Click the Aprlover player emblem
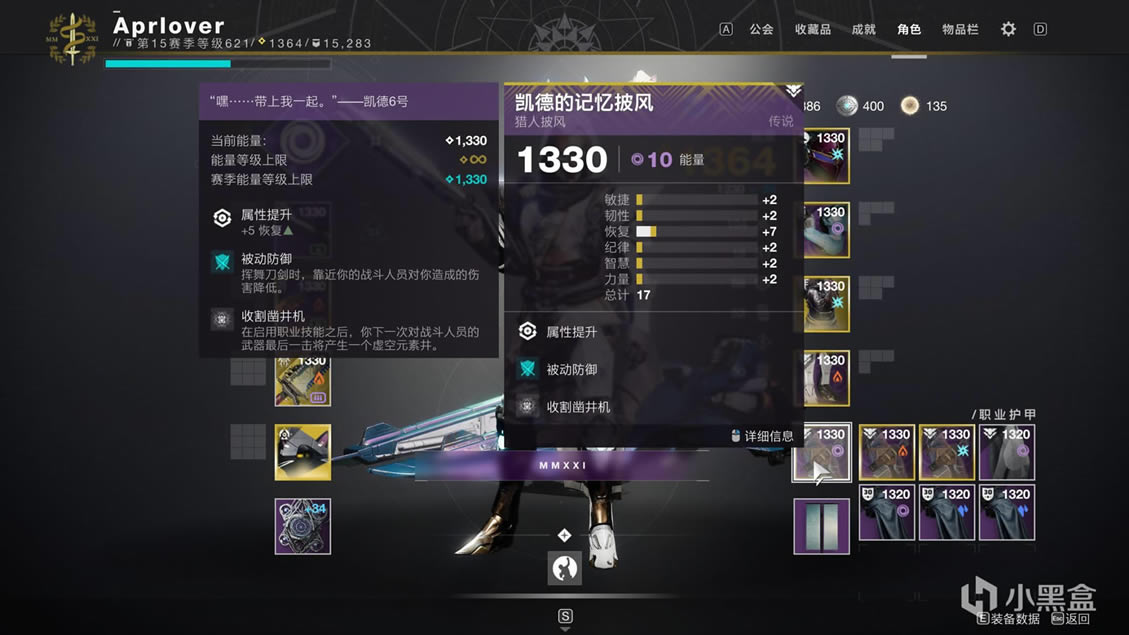The image size is (1129, 635). click(x=73, y=38)
